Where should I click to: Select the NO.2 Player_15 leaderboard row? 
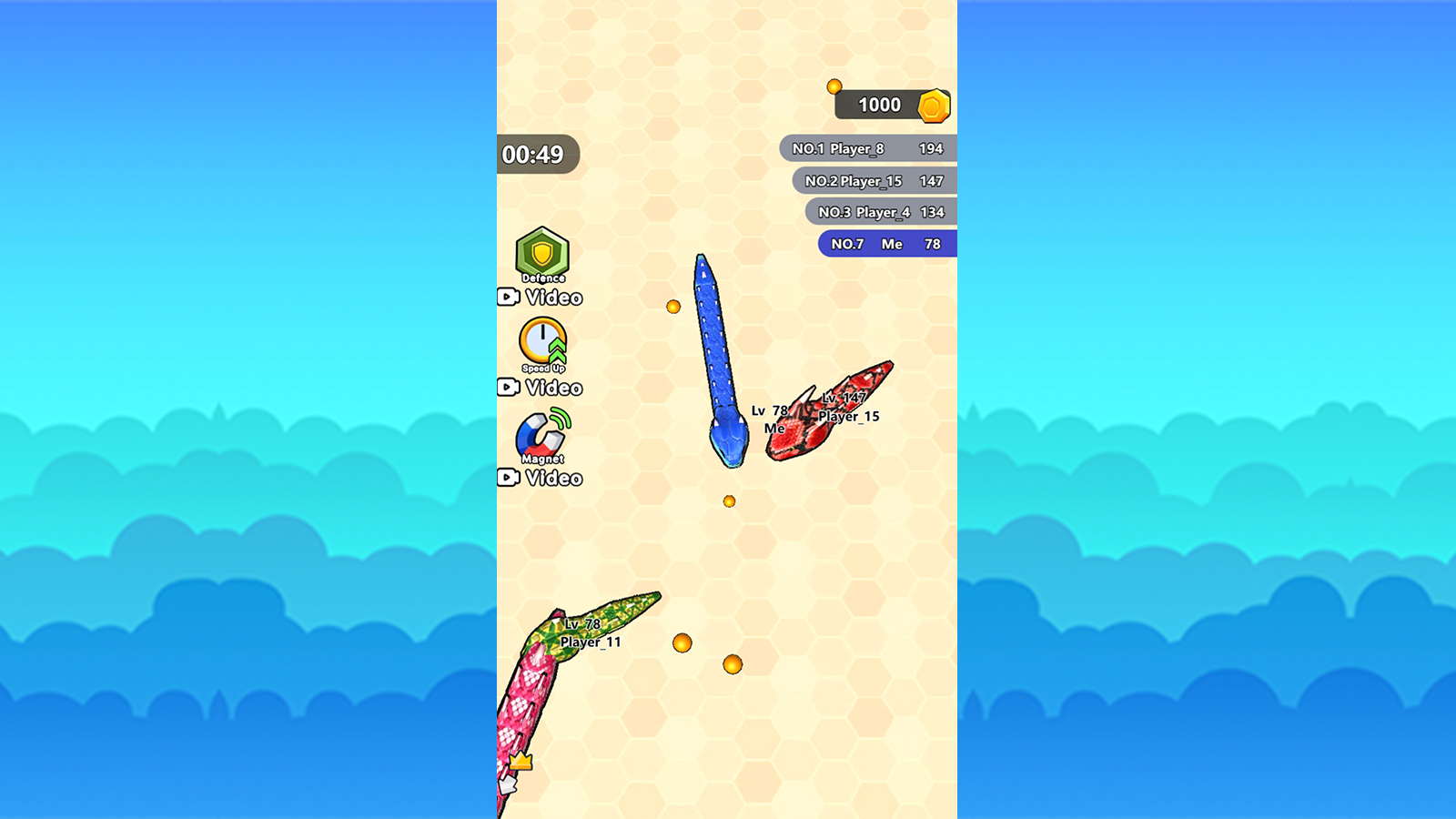(878, 180)
